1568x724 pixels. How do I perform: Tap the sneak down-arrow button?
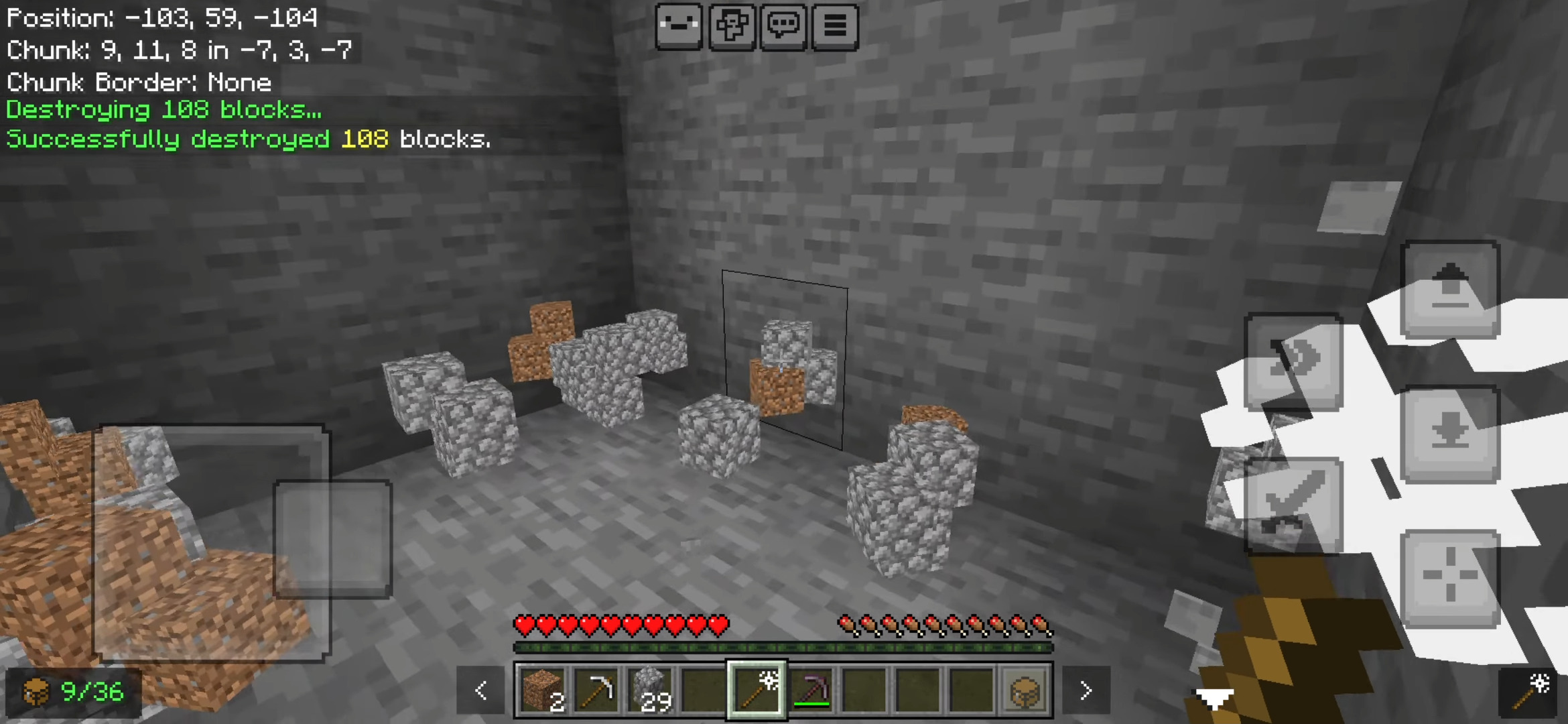click(x=1450, y=434)
